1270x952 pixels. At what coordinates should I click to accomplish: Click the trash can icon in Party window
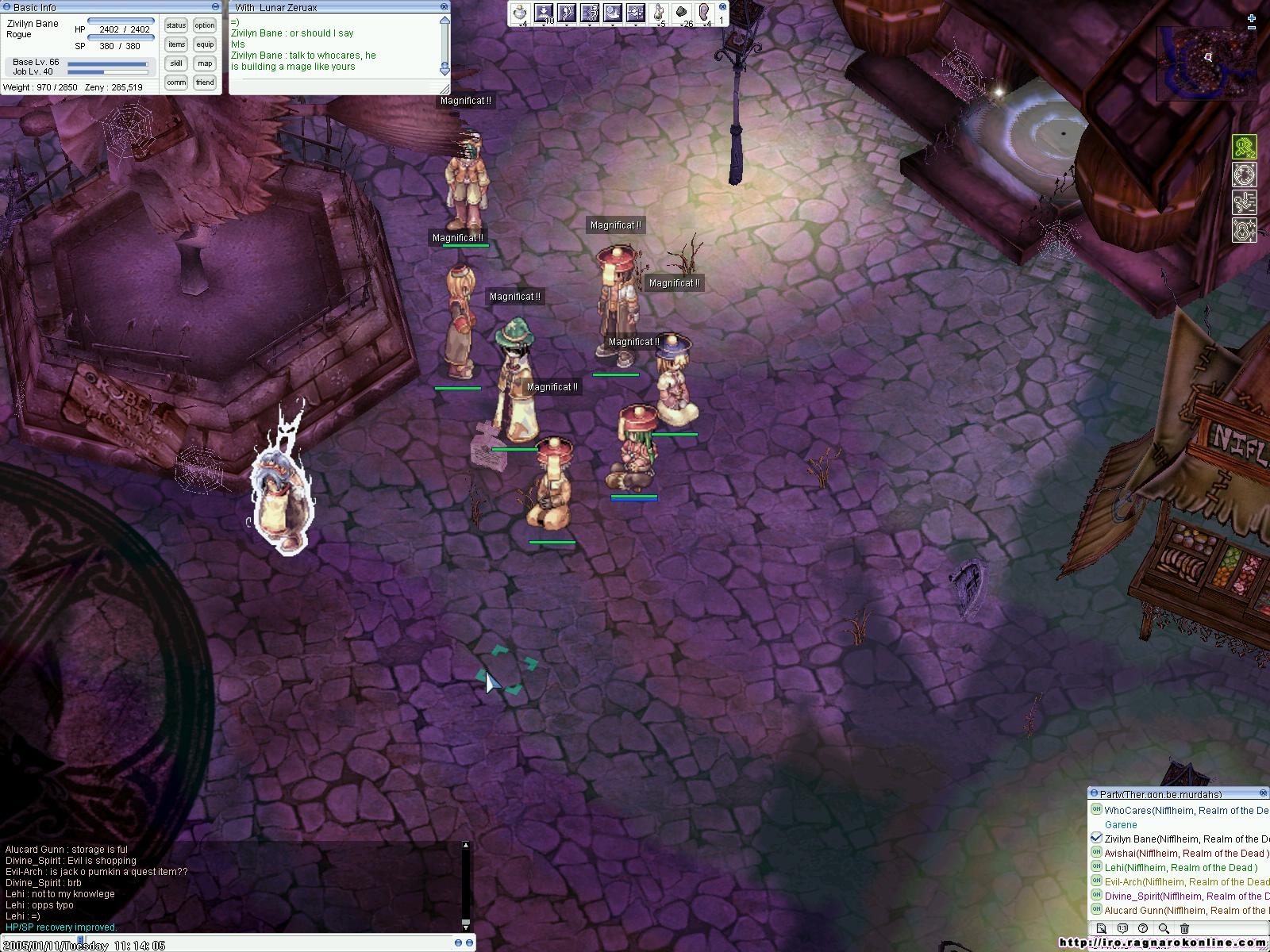pyautogui.click(x=1185, y=928)
